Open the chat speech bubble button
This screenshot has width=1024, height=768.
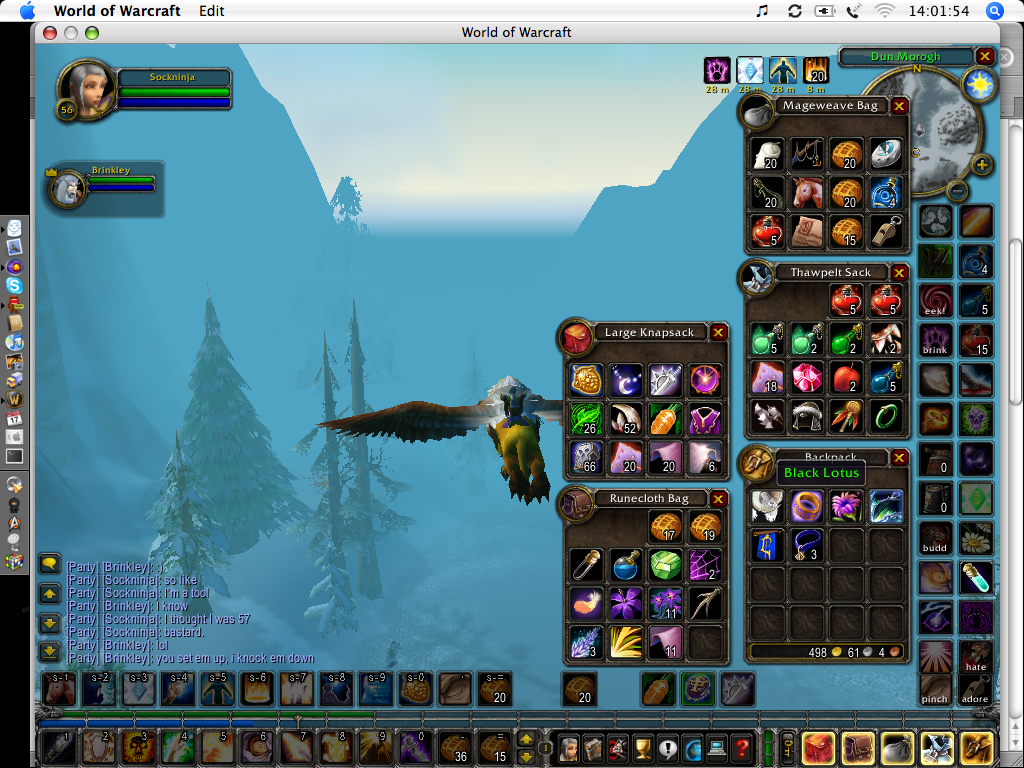tap(50, 564)
